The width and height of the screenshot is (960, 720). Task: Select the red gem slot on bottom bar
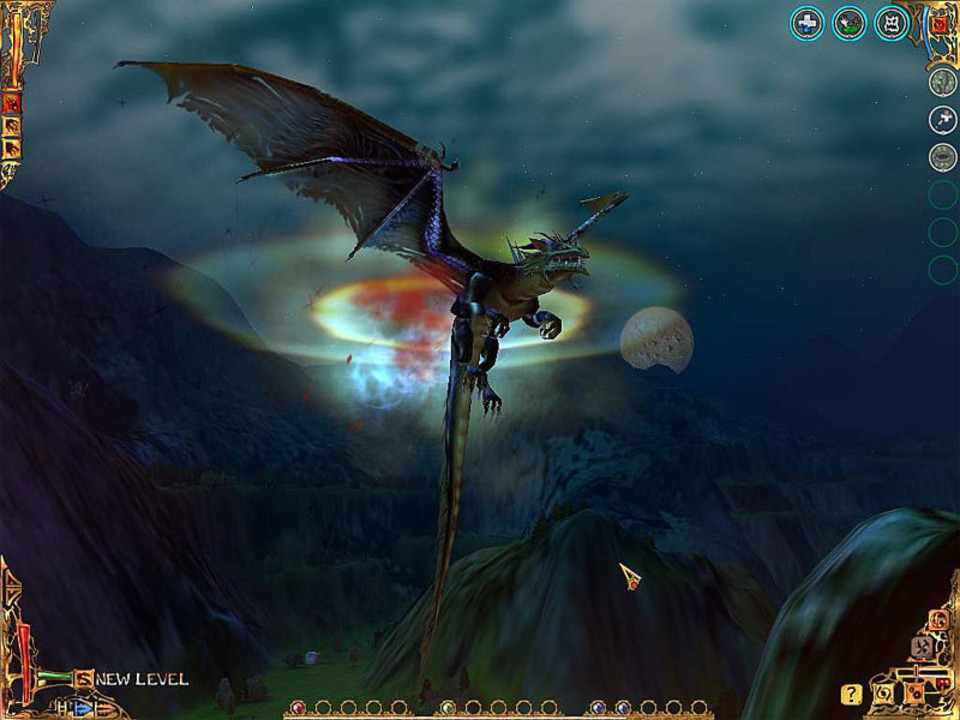pyautogui.click(x=297, y=708)
